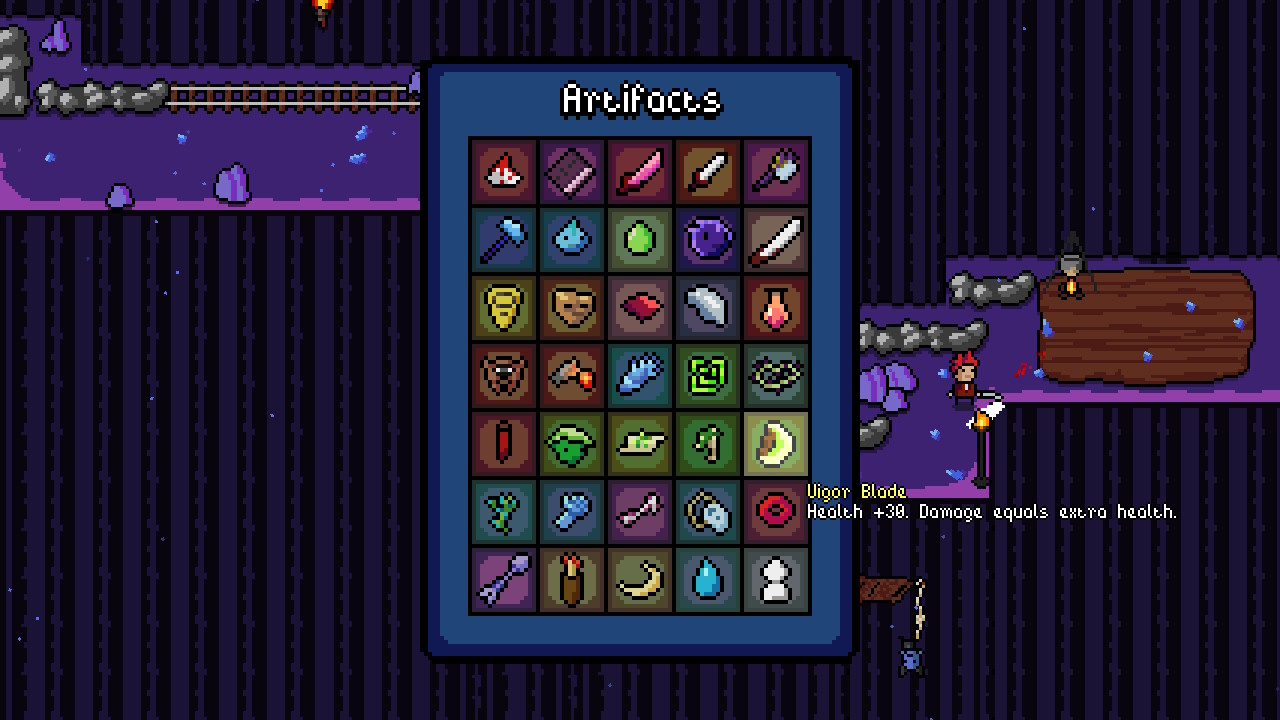Viewport: 1280px width, 720px height.
Task: Click the Artifacts panel title
Action: point(639,100)
